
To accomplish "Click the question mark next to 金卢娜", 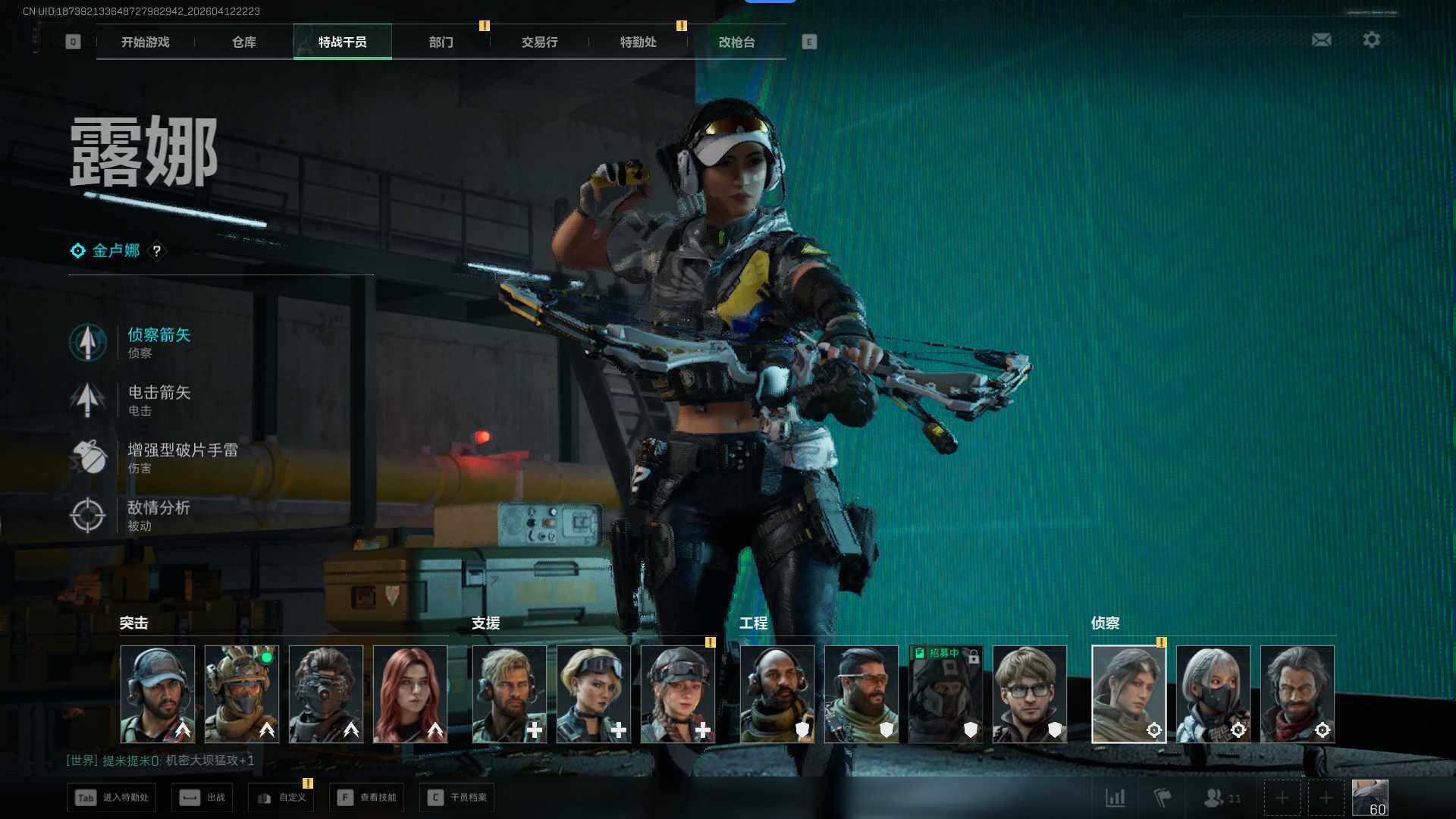I will pyautogui.click(x=157, y=251).
